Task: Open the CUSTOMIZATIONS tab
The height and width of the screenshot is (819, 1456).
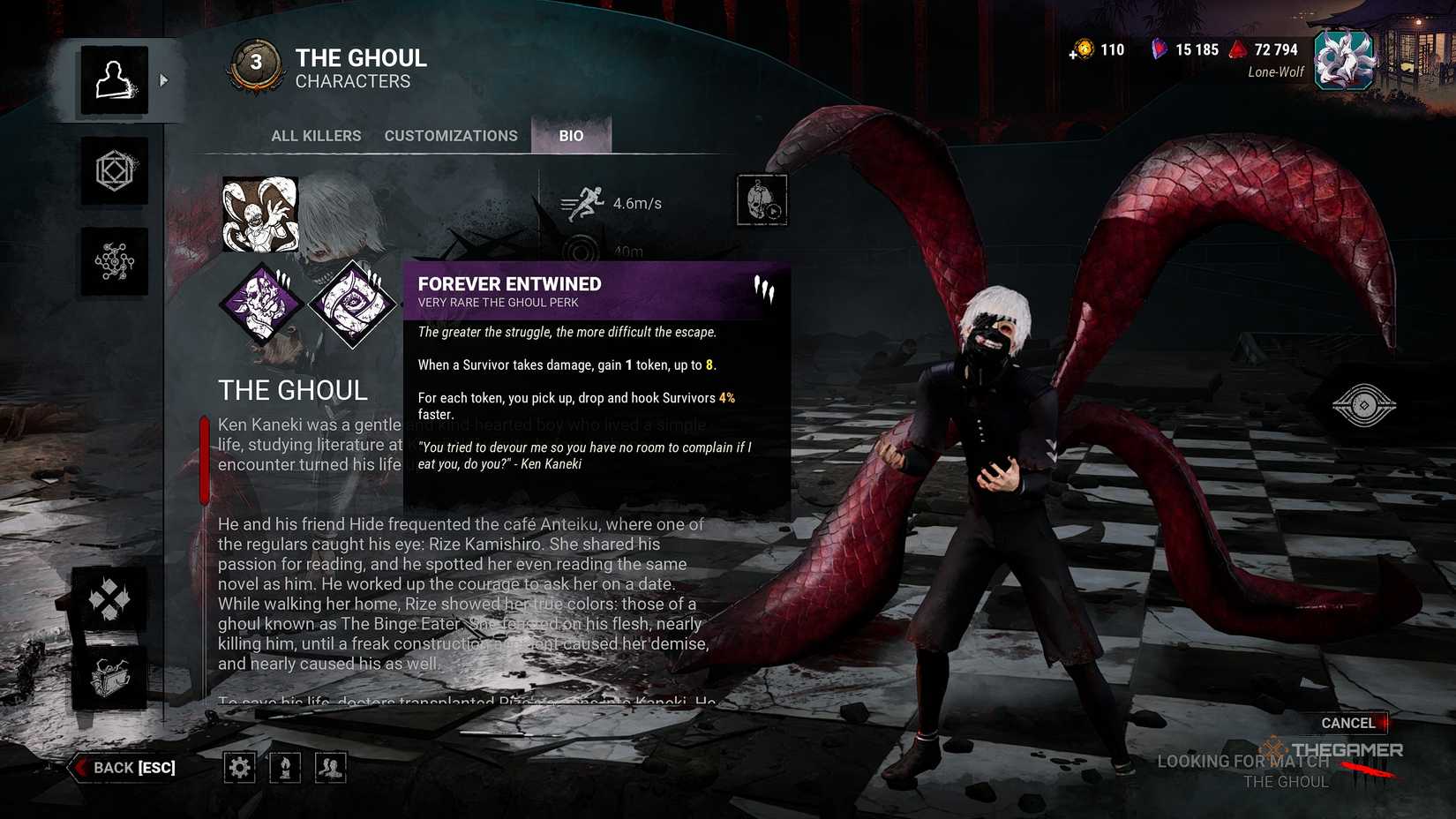Action: 451,135
